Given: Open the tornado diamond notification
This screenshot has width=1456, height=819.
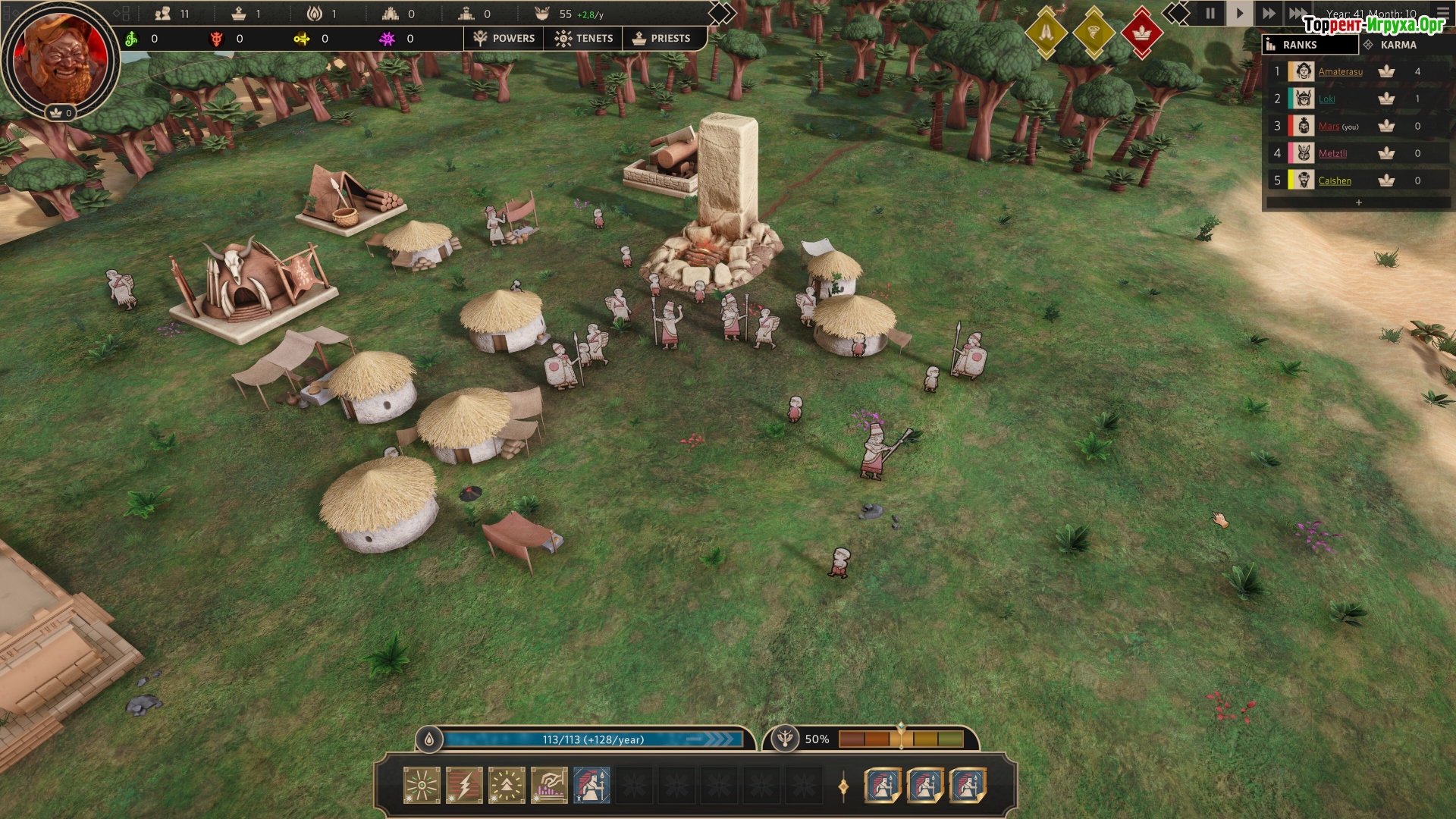Looking at the screenshot, I should pyautogui.click(x=1094, y=33).
